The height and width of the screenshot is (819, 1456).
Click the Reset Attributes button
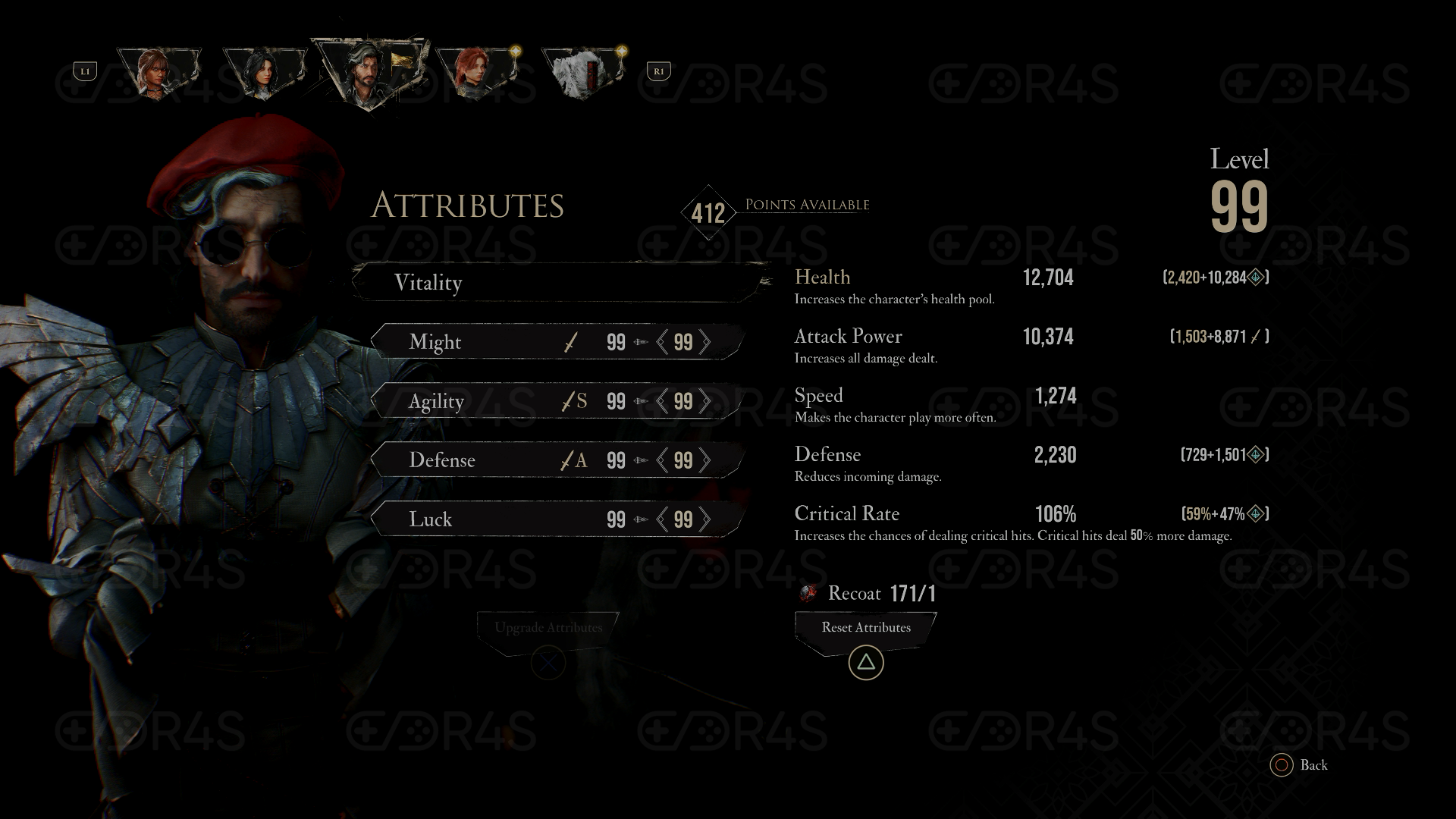point(865,628)
